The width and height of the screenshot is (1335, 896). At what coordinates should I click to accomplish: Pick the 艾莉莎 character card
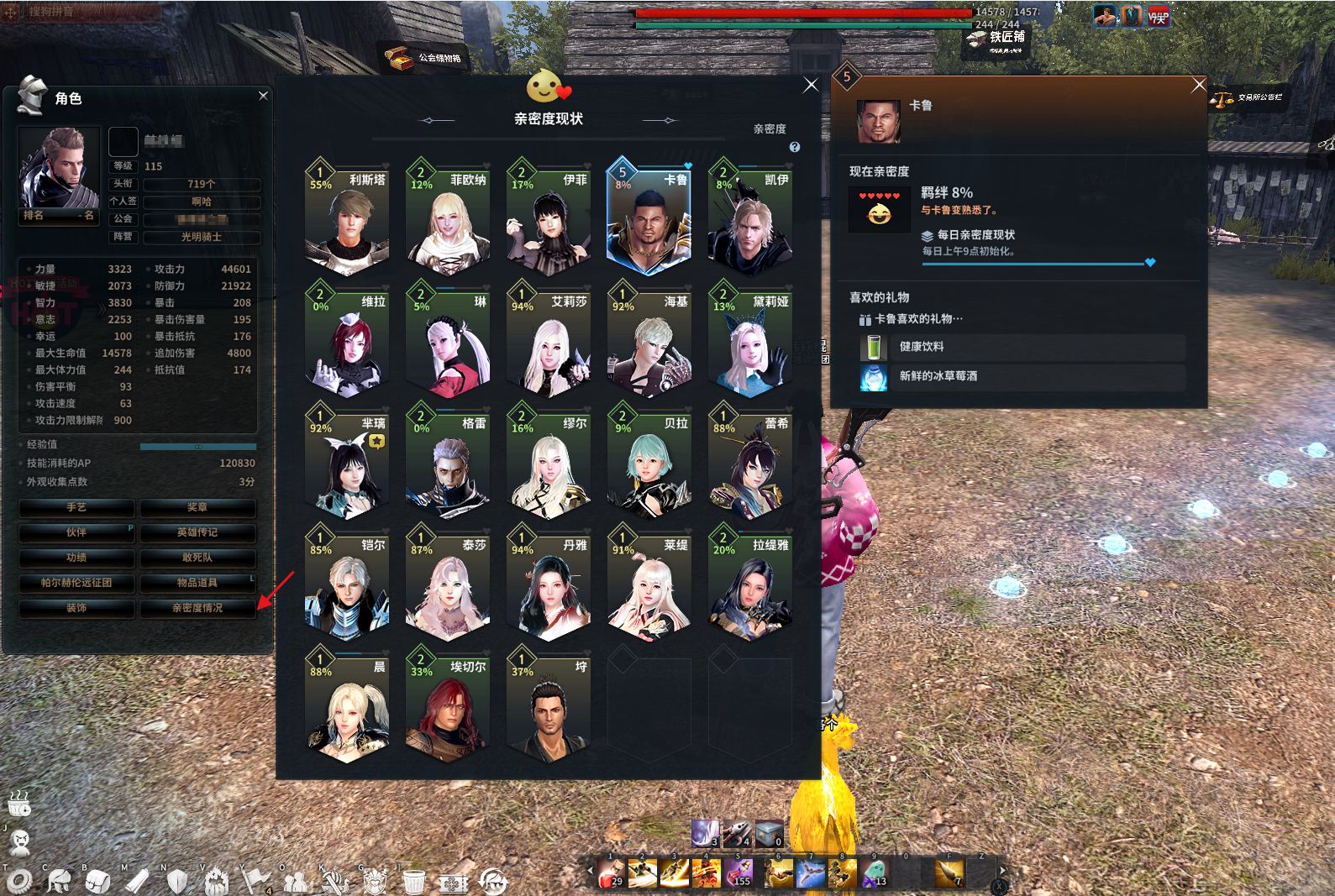[549, 340]
